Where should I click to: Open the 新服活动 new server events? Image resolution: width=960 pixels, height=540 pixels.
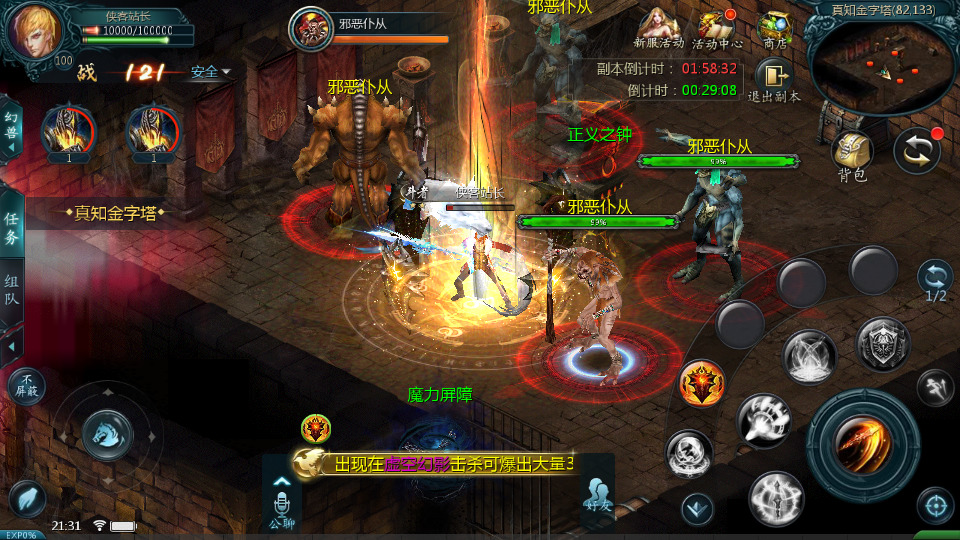click(658, 29)
